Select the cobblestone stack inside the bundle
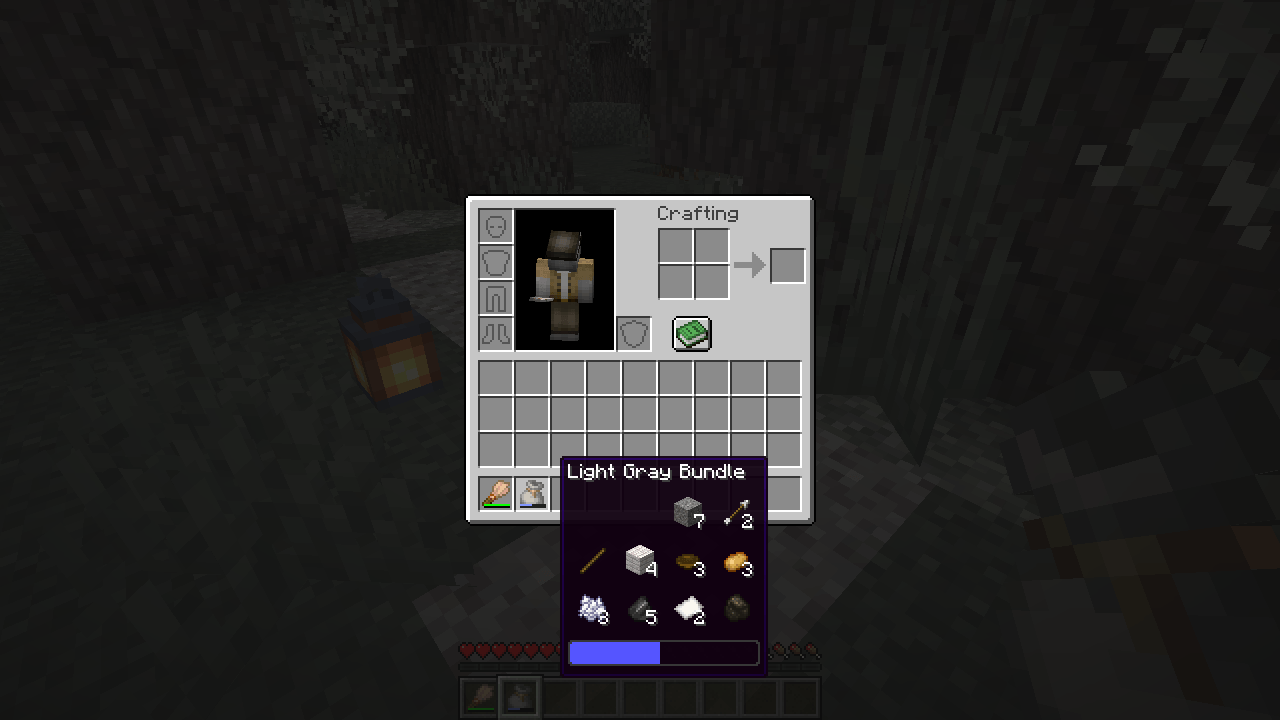Screen dimensions: 1280x720 688,510
